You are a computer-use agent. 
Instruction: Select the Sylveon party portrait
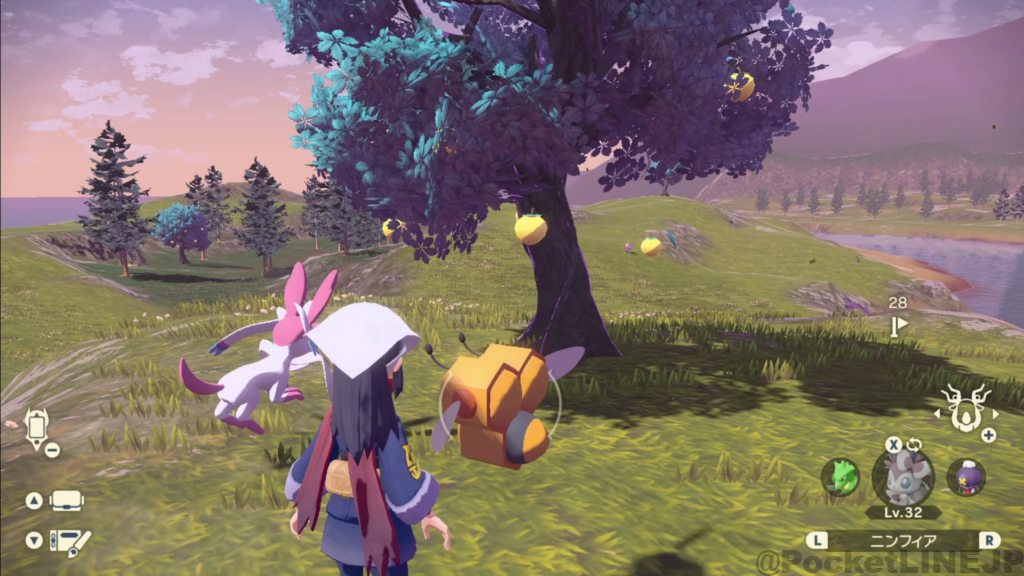[903, 476]
